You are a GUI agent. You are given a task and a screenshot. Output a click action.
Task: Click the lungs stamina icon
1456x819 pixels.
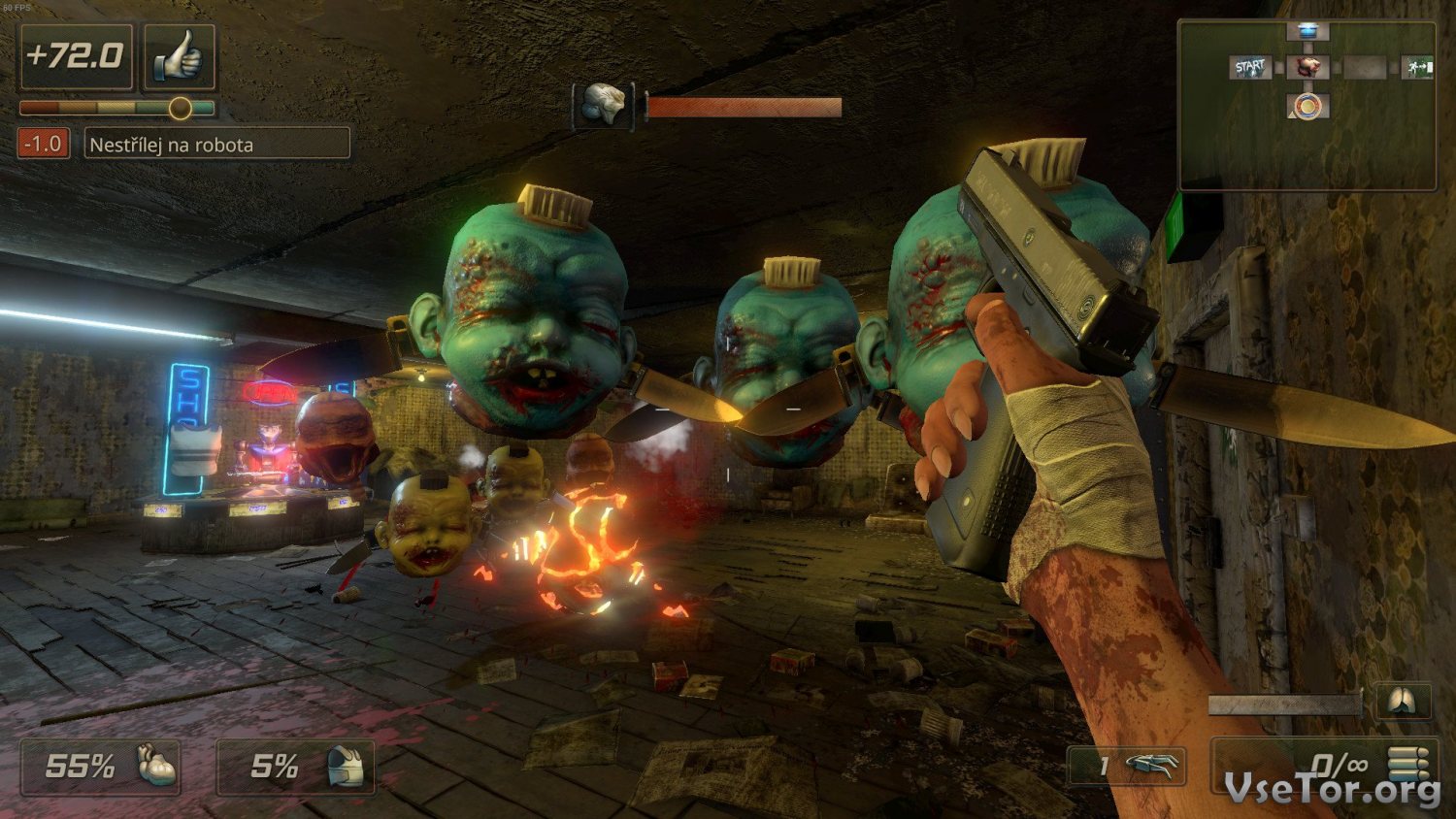(x=1402, y=702)
